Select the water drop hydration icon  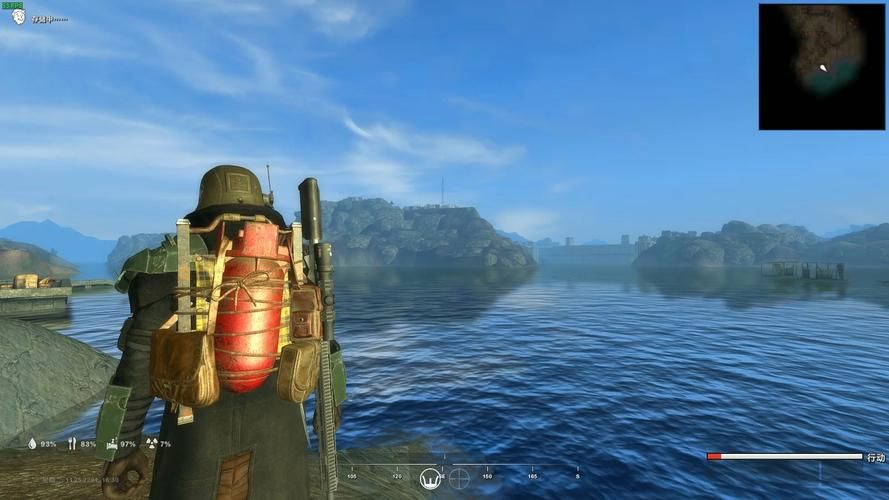(x=32, y=443)
